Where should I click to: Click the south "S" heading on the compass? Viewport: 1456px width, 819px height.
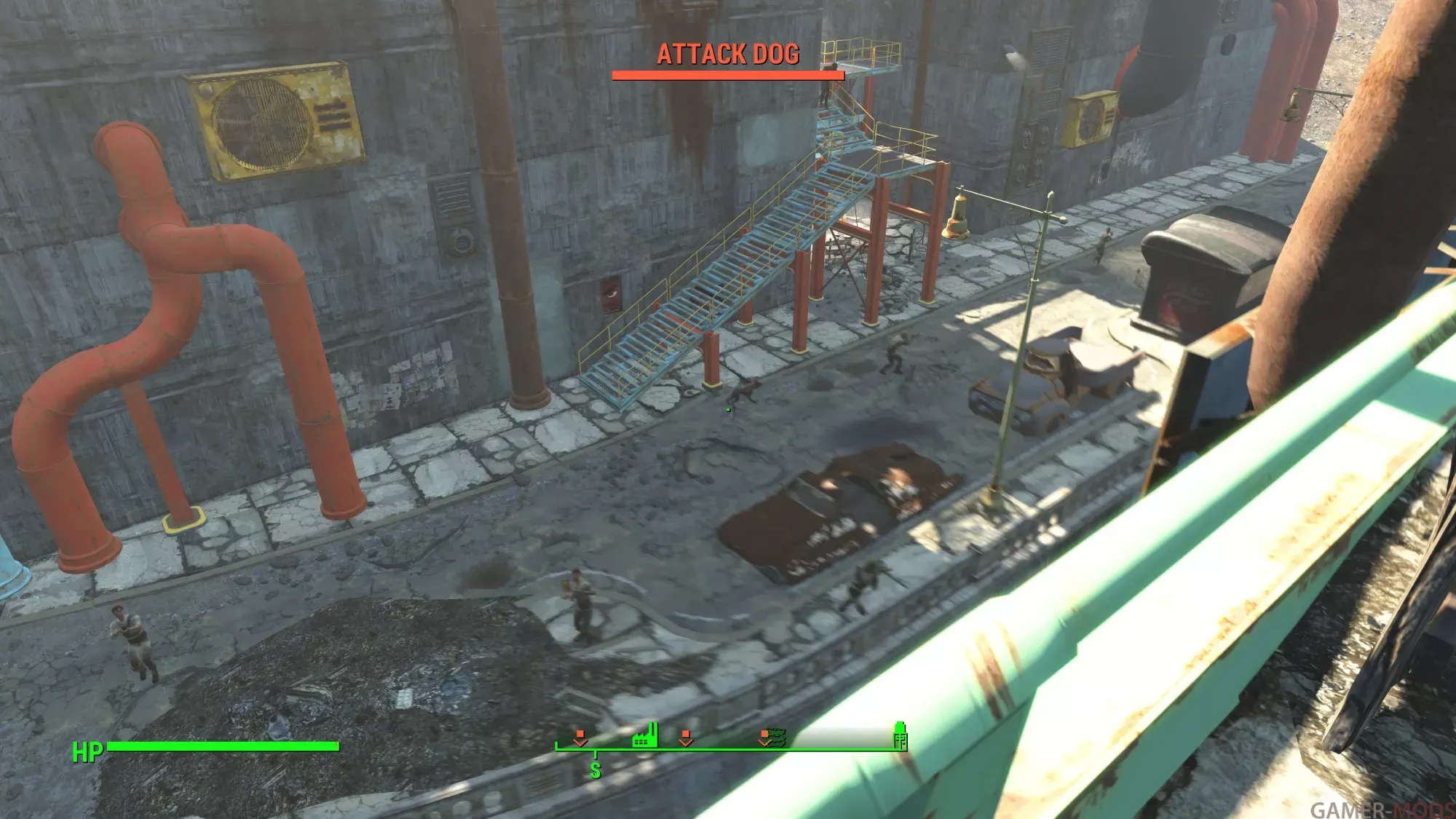[x=596, y=769]
